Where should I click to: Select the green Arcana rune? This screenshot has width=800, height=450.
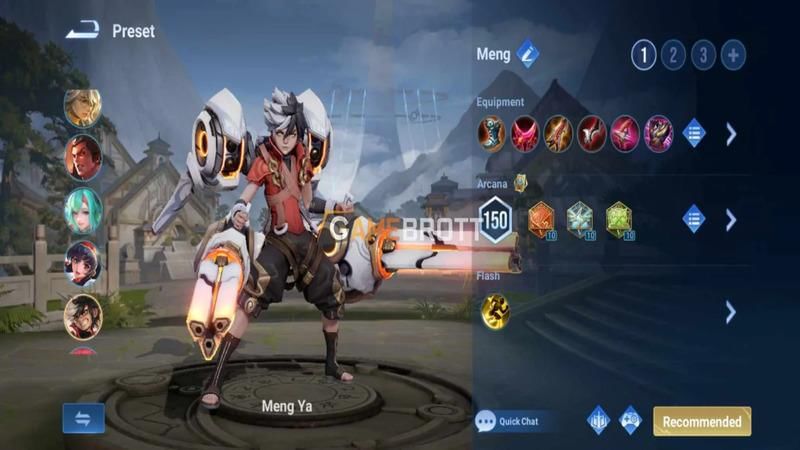tap(620, 219)
